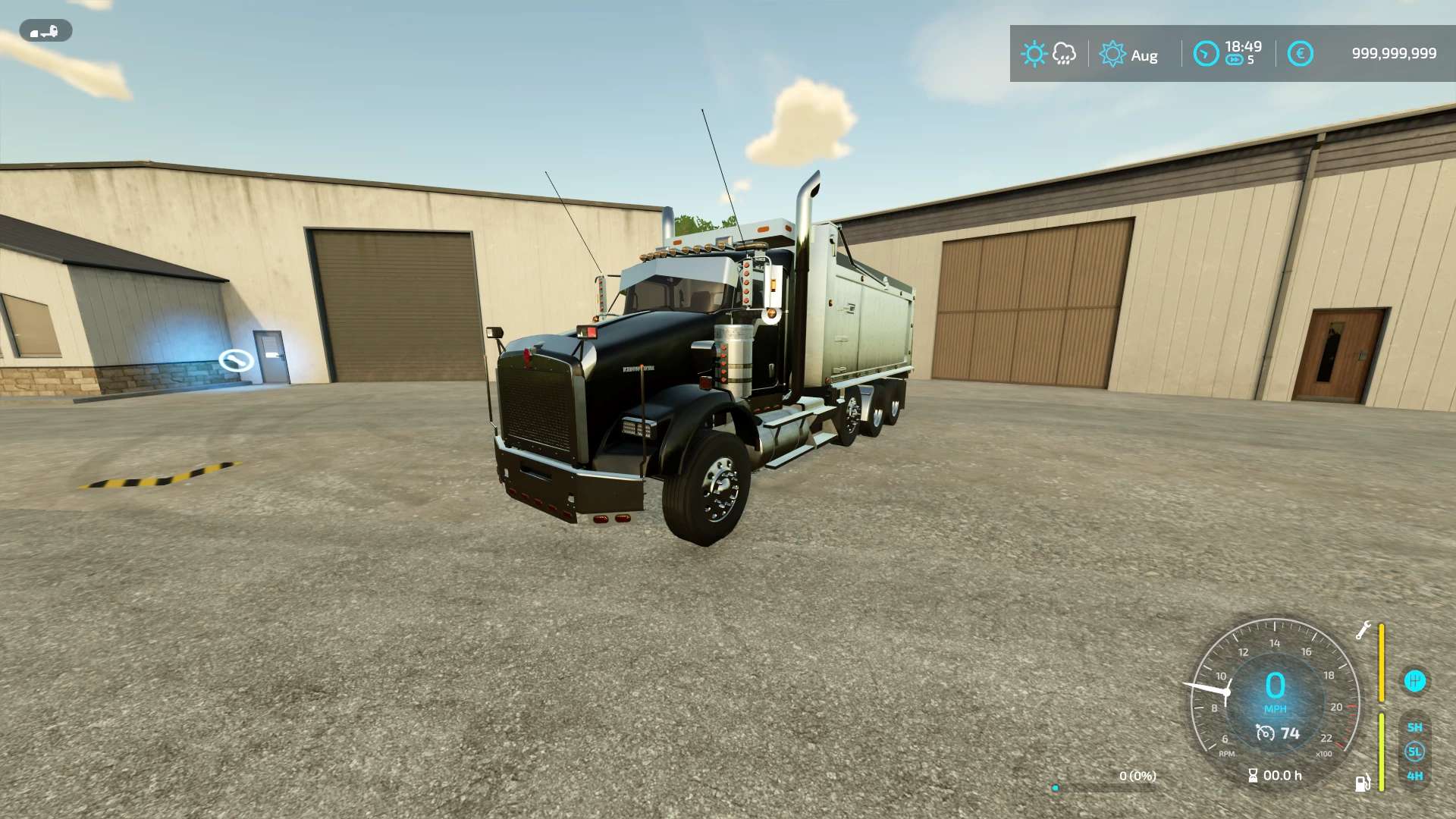Click the game clock icon

click(x=1206, y=54)
